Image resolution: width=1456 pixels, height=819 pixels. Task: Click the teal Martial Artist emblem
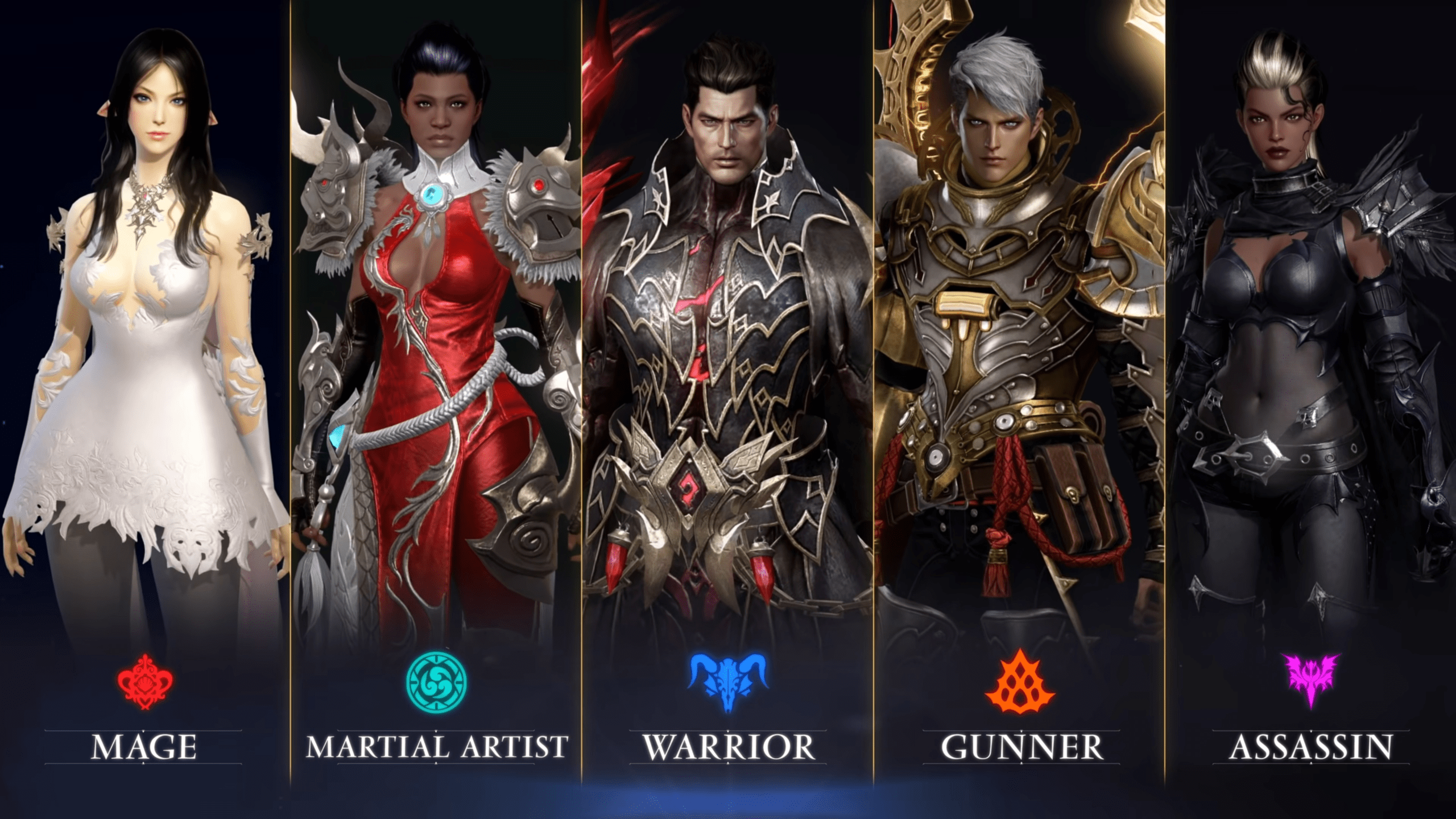(x=436, y=682)
